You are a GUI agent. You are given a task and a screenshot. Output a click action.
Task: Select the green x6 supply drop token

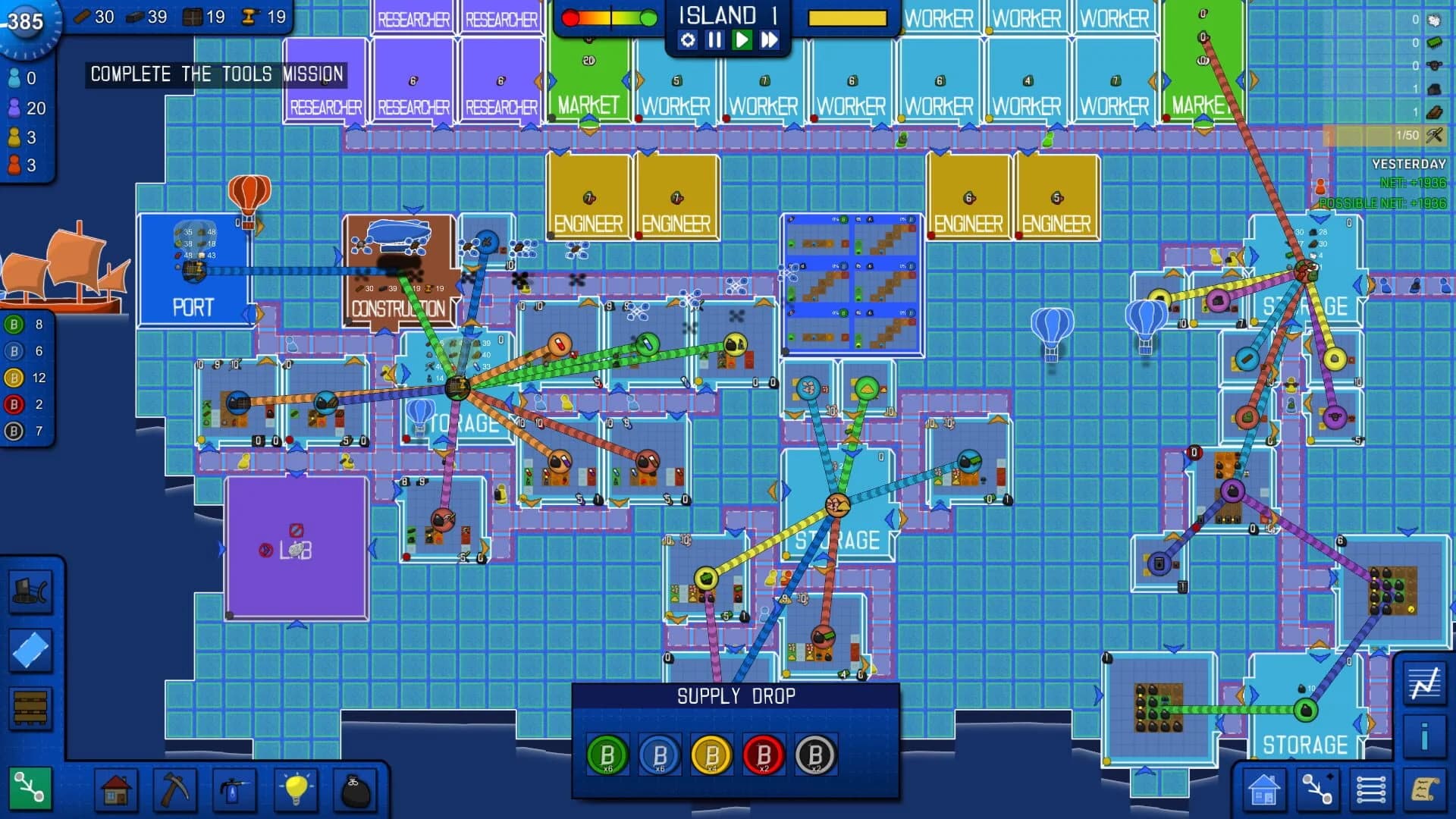[x=605, y=755]
